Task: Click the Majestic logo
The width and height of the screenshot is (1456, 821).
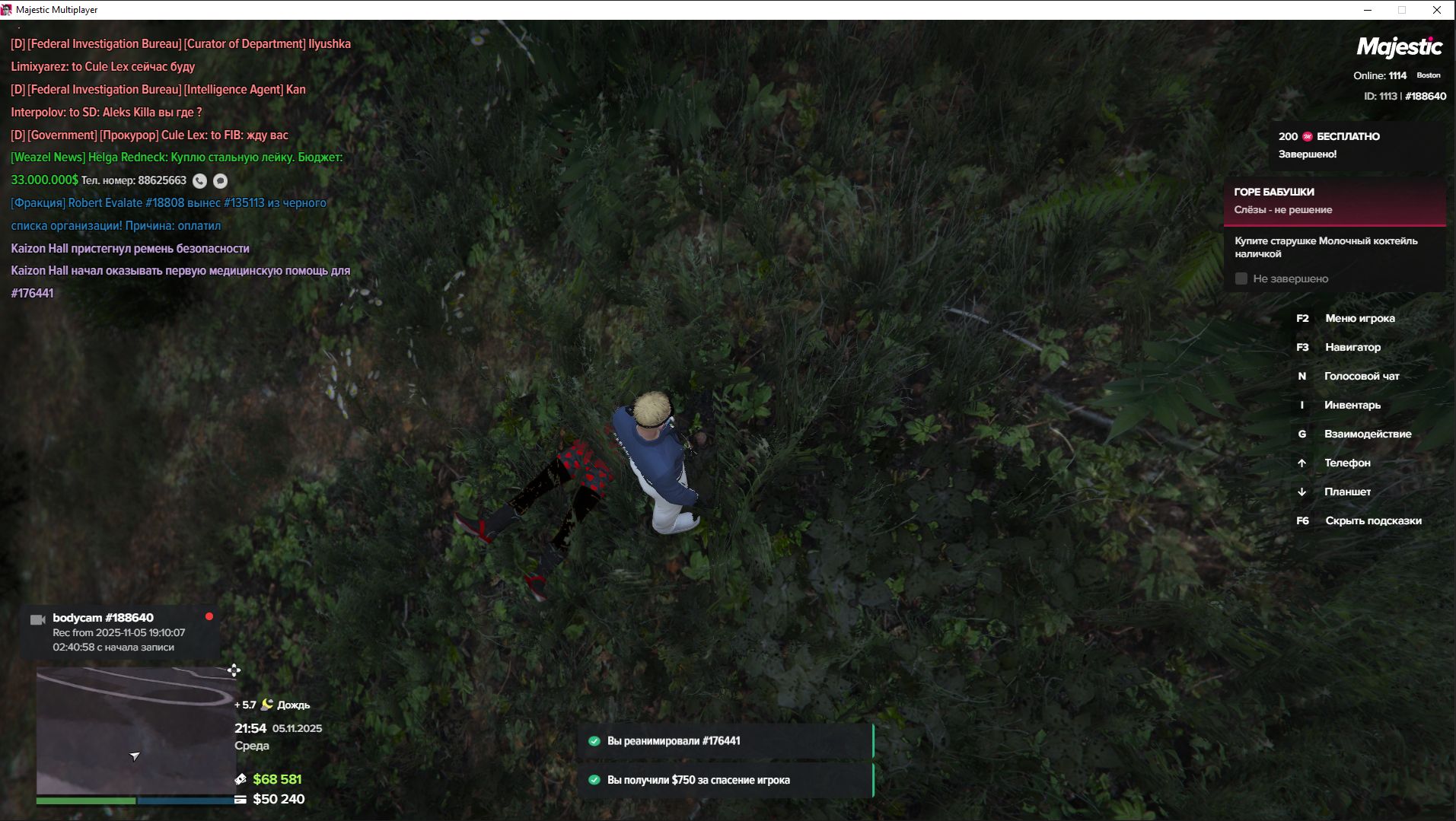Action: (x=1399, y=47)
